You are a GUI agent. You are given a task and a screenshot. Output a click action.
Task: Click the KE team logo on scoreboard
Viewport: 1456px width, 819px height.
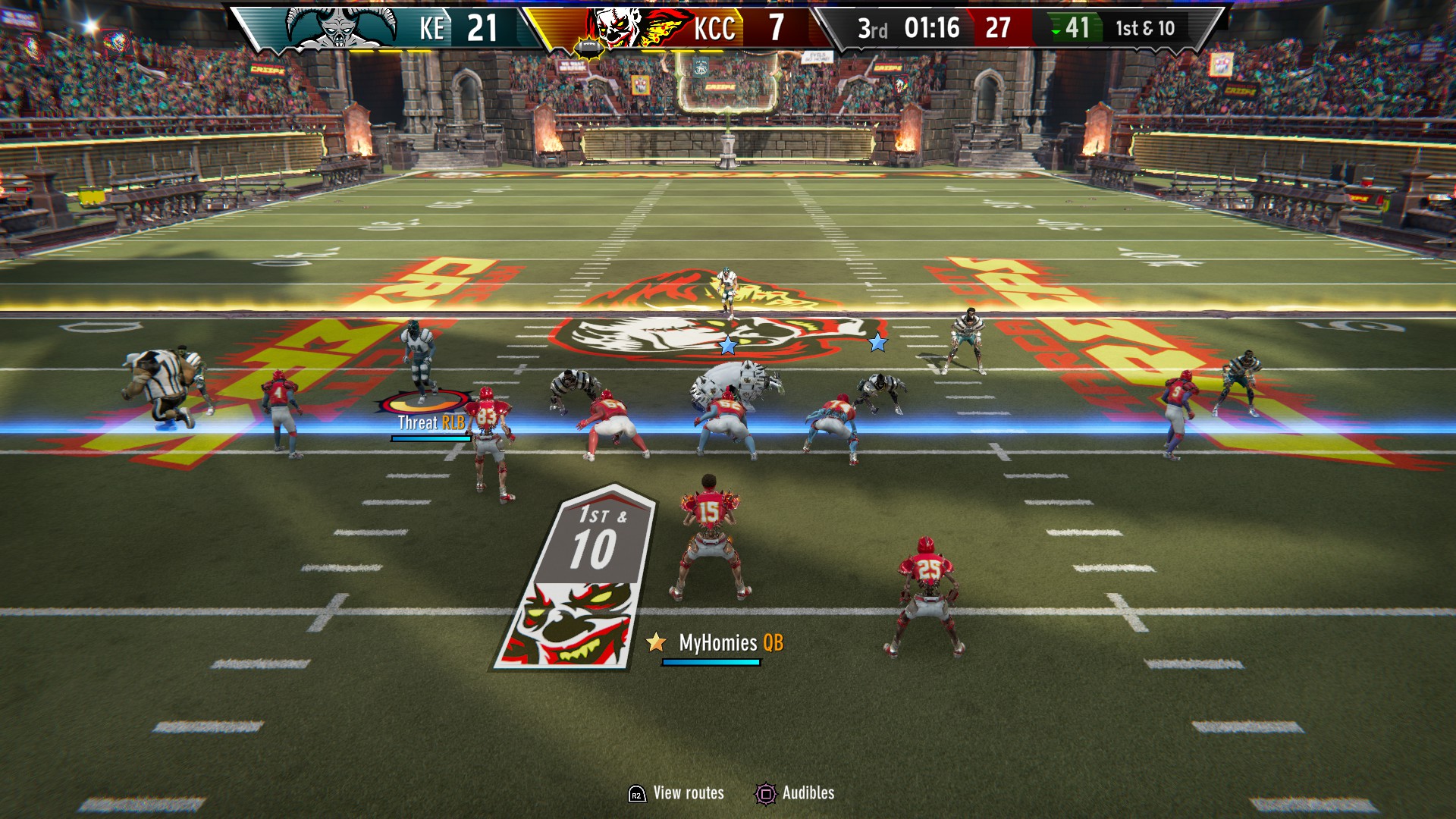[x=340, y=28]
